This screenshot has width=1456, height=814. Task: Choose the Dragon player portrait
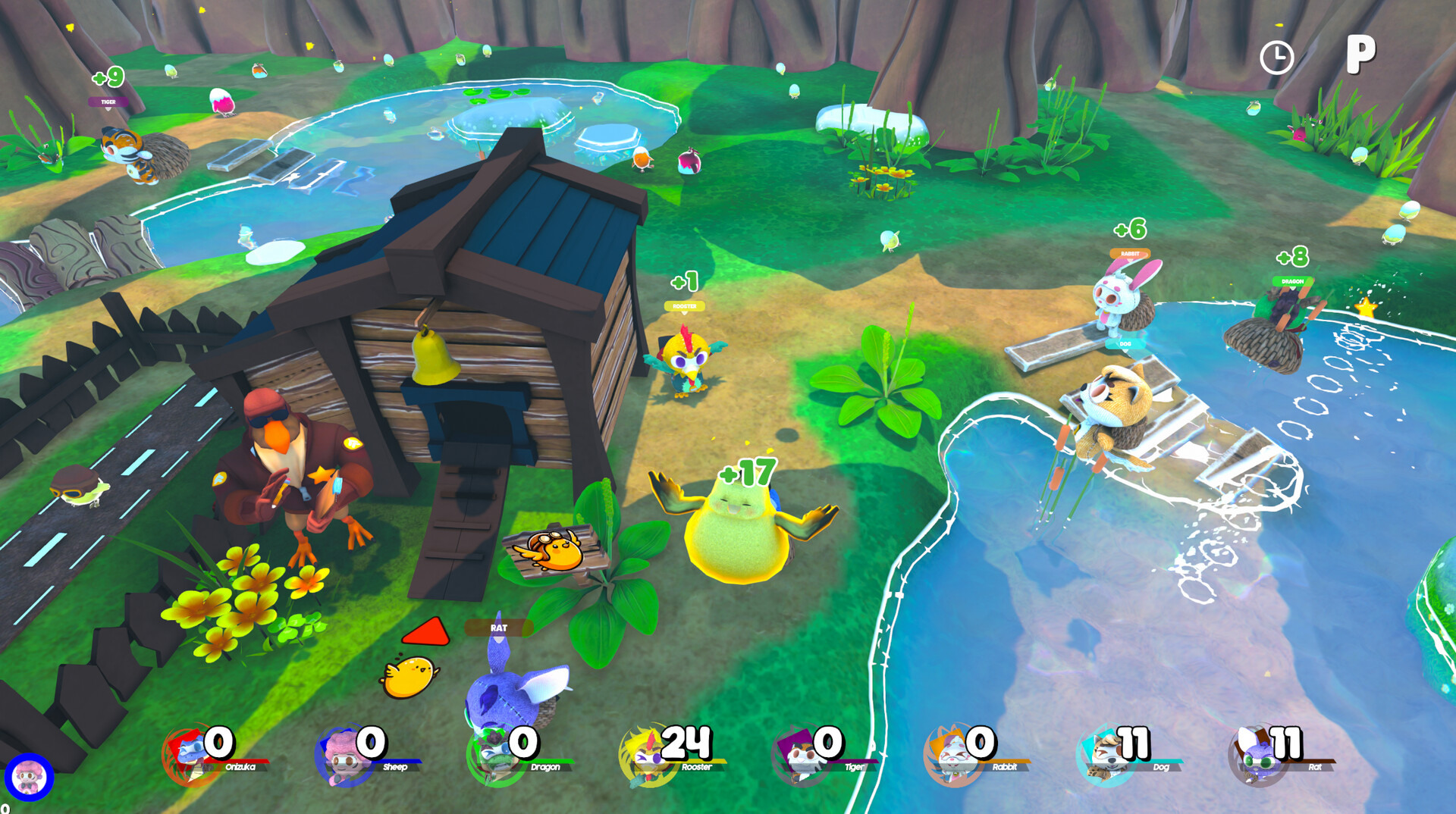pyautogui.click(x=494, y=757)
